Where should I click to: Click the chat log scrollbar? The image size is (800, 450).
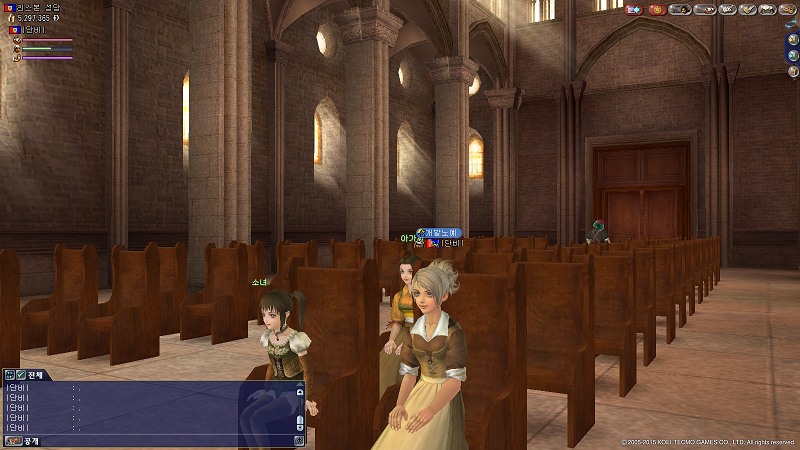299,412
